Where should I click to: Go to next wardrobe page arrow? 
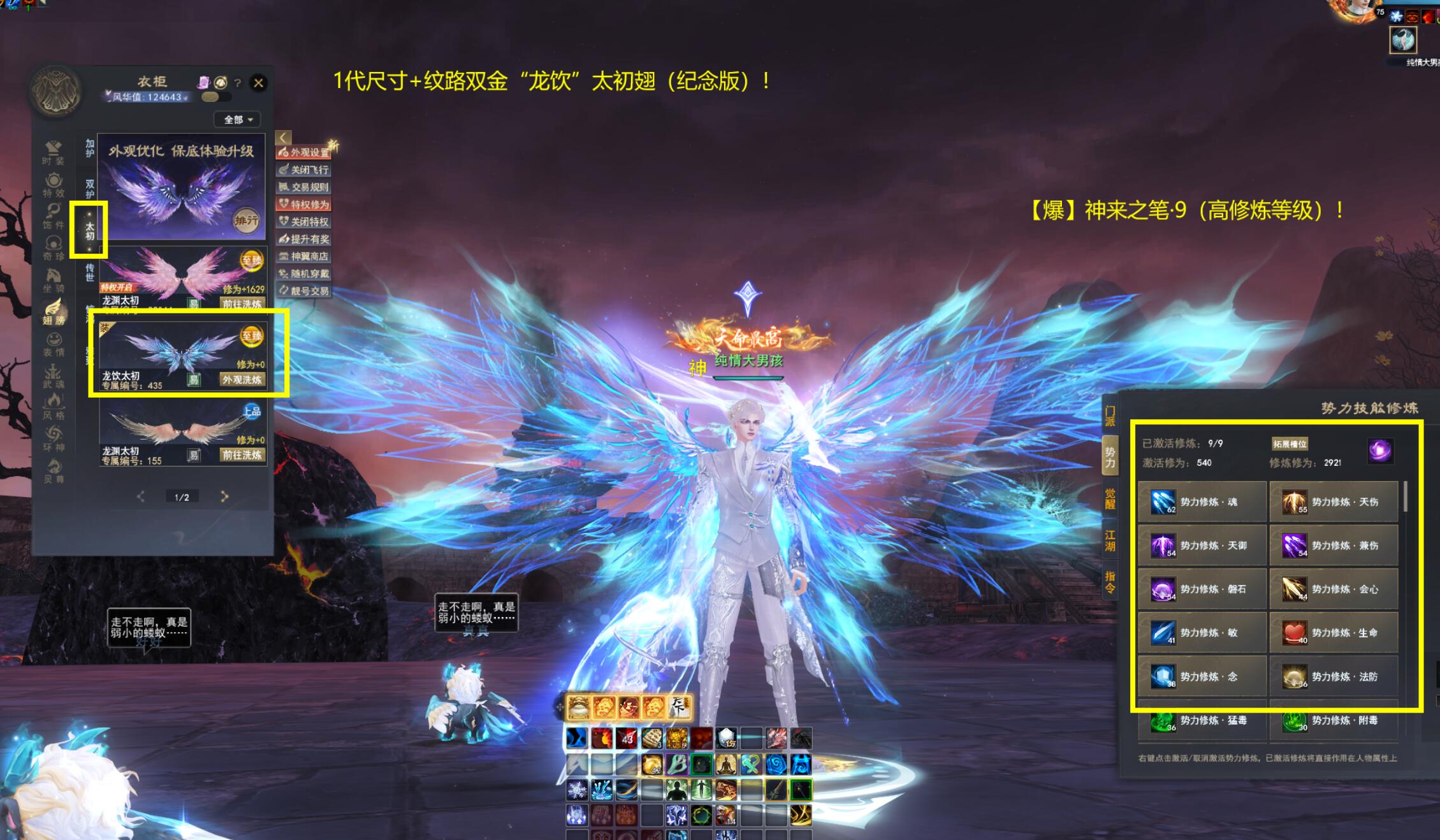[x=224, y=496]
